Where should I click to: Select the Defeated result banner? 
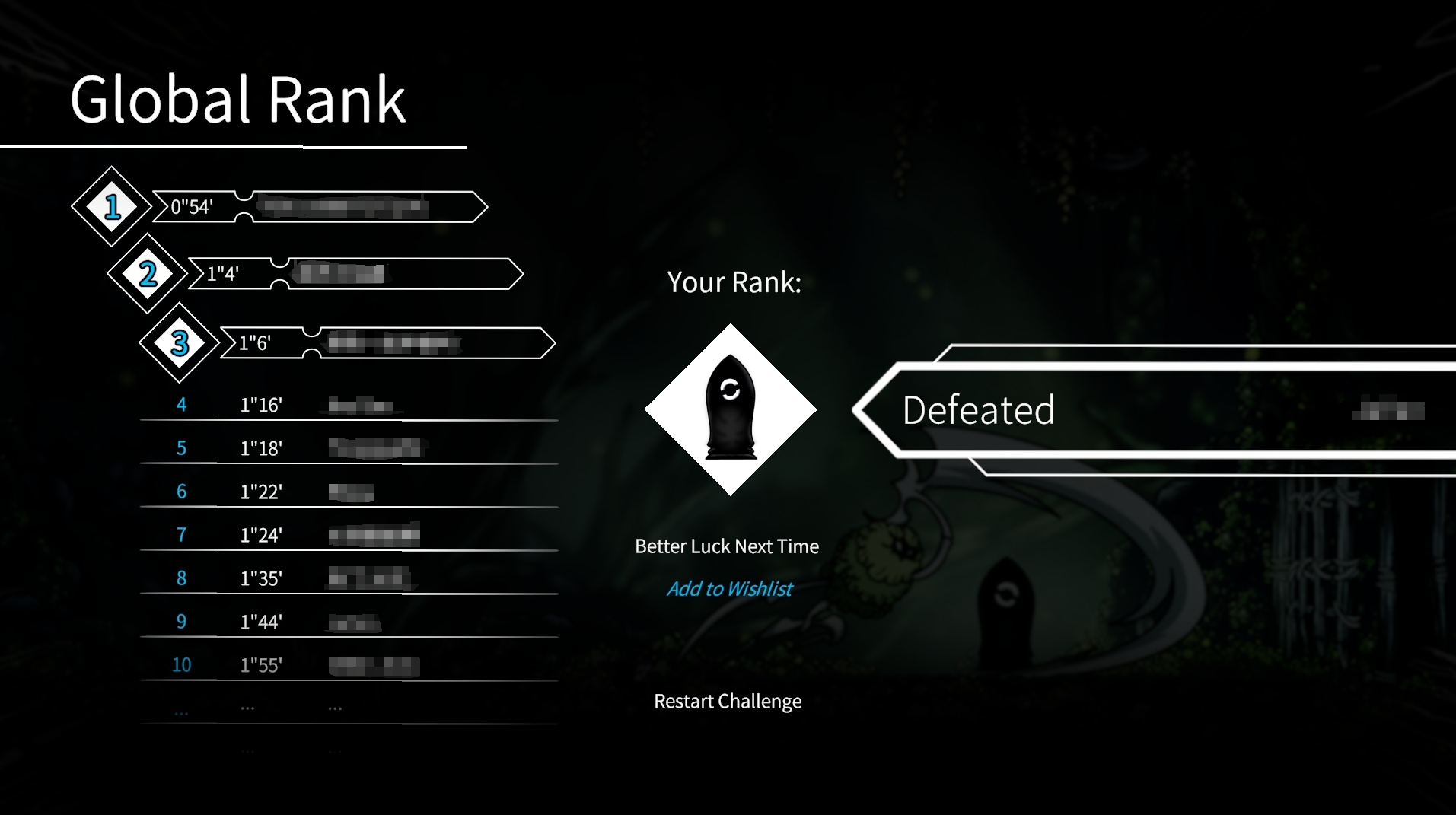(x=978, y=411)
